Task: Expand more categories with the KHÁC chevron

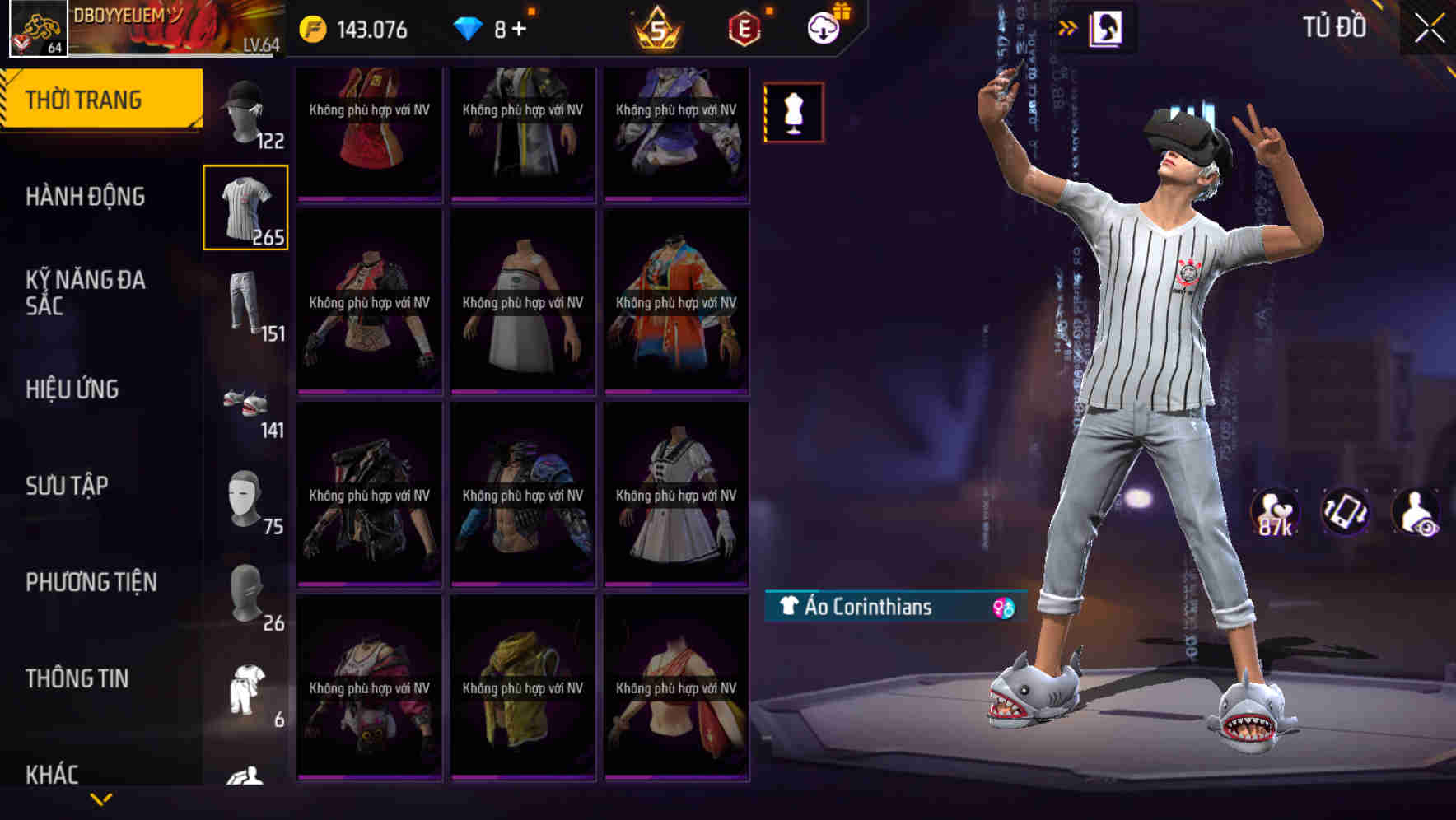Action: [99, 799]
